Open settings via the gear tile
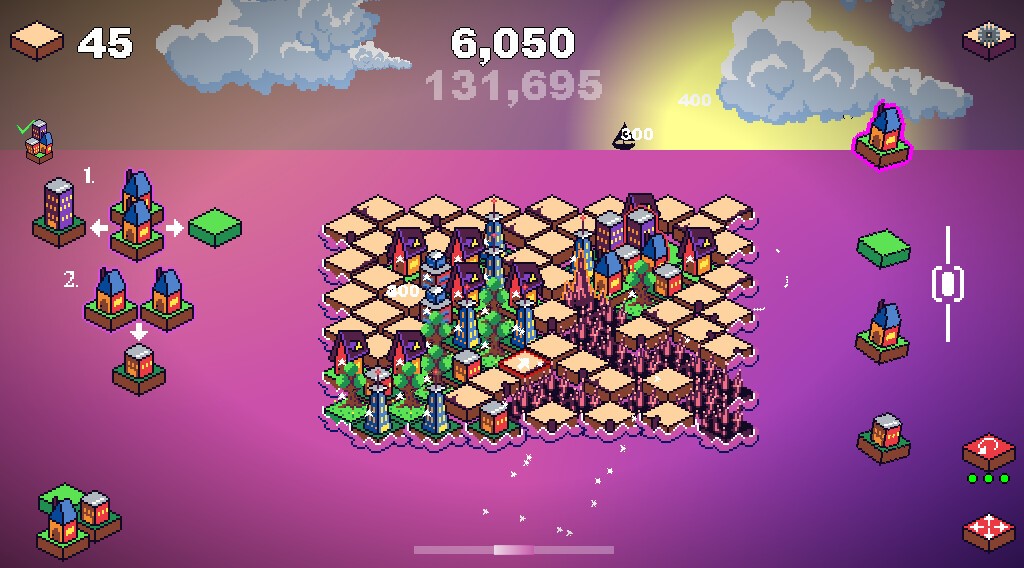1024x568 pixels. 988,38
